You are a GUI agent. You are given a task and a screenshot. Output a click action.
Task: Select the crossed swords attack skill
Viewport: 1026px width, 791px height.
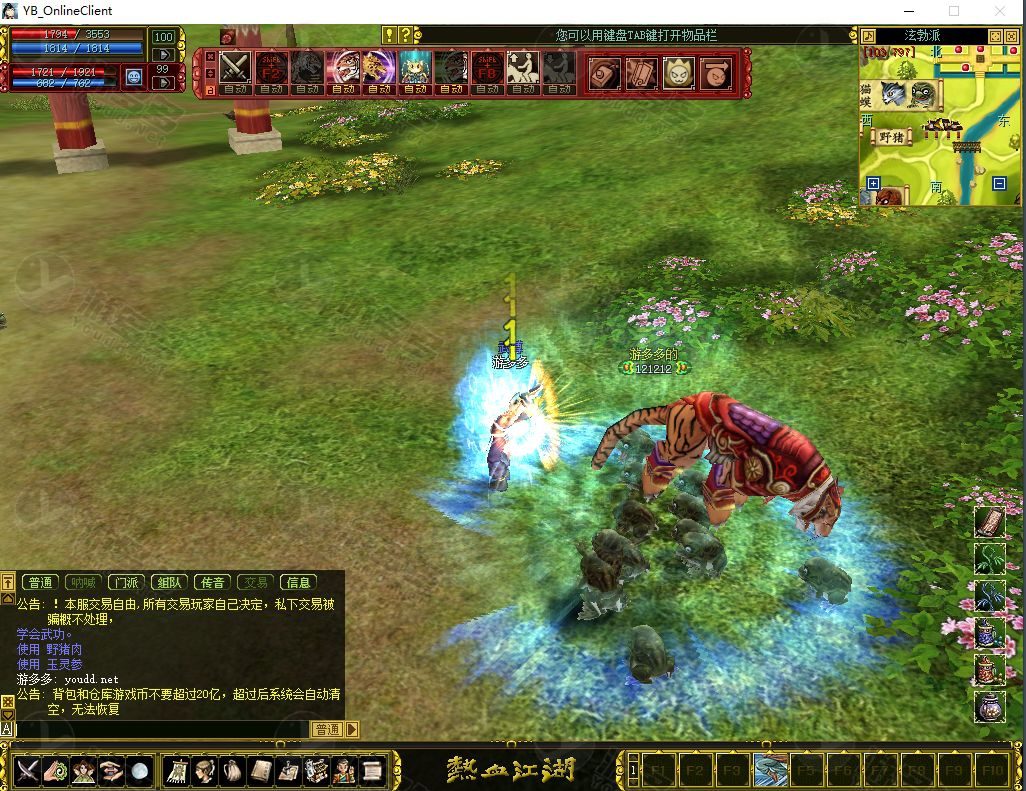point(236,68)
